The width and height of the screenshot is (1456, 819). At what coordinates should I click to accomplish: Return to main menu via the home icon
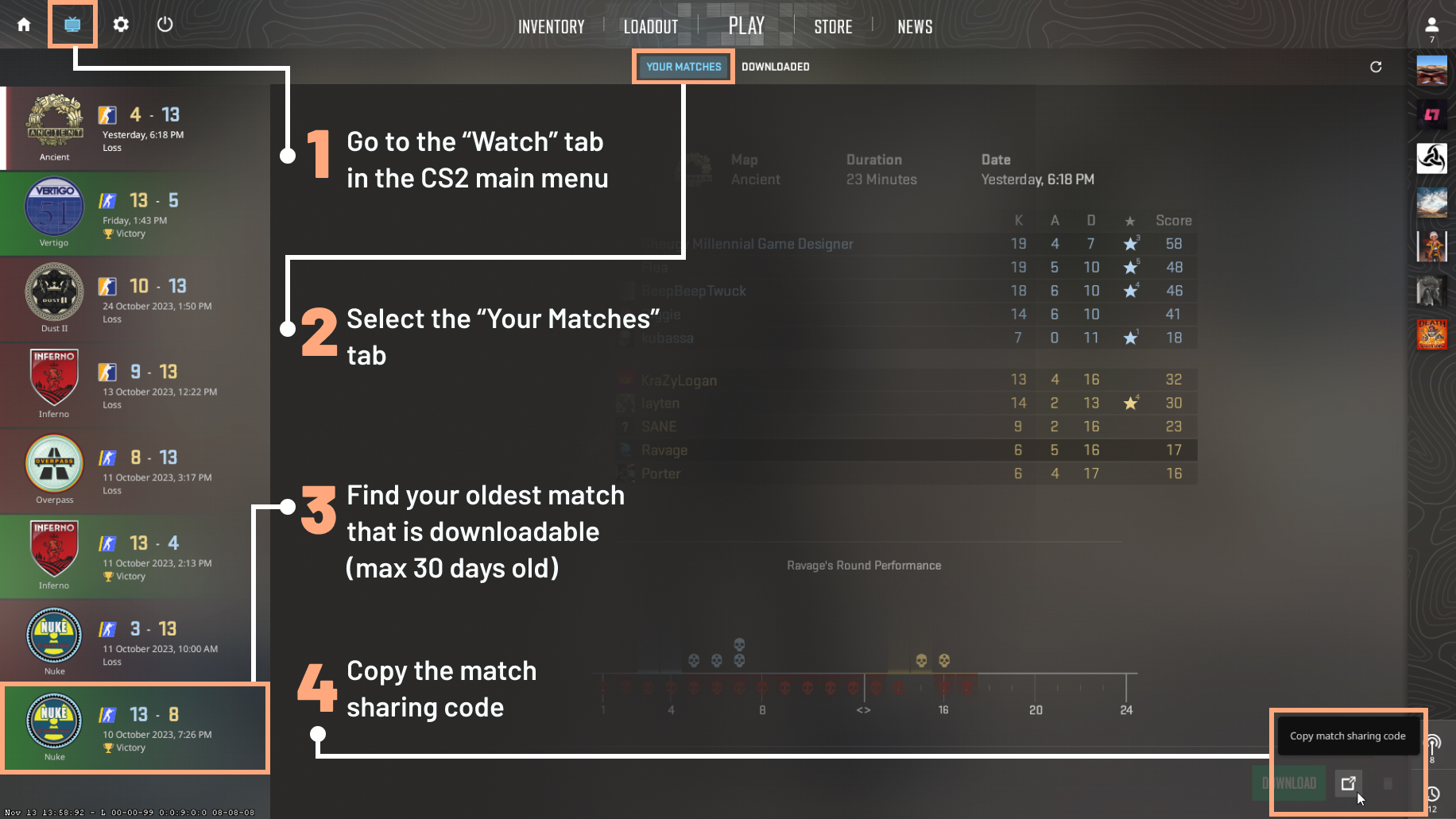[x=23, y=24]
